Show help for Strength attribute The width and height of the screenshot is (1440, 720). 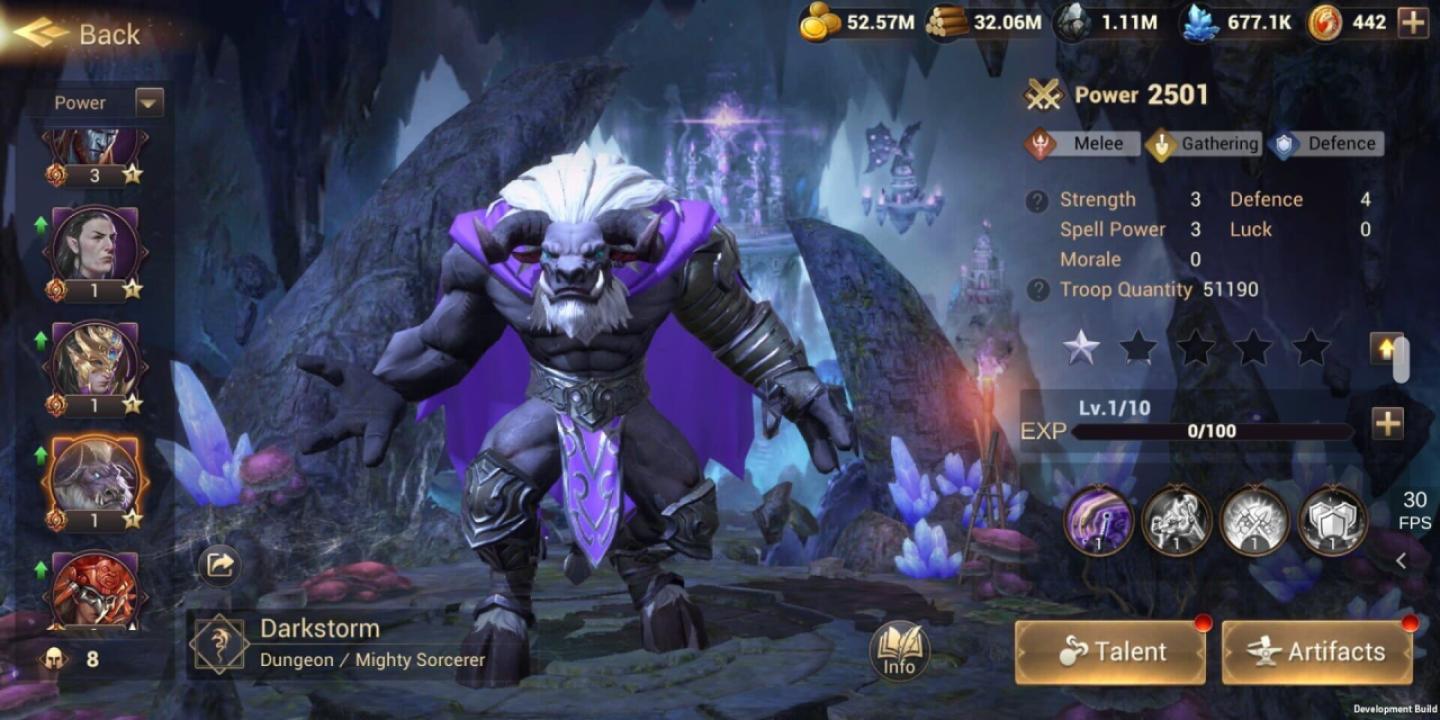click(1037, 200)
